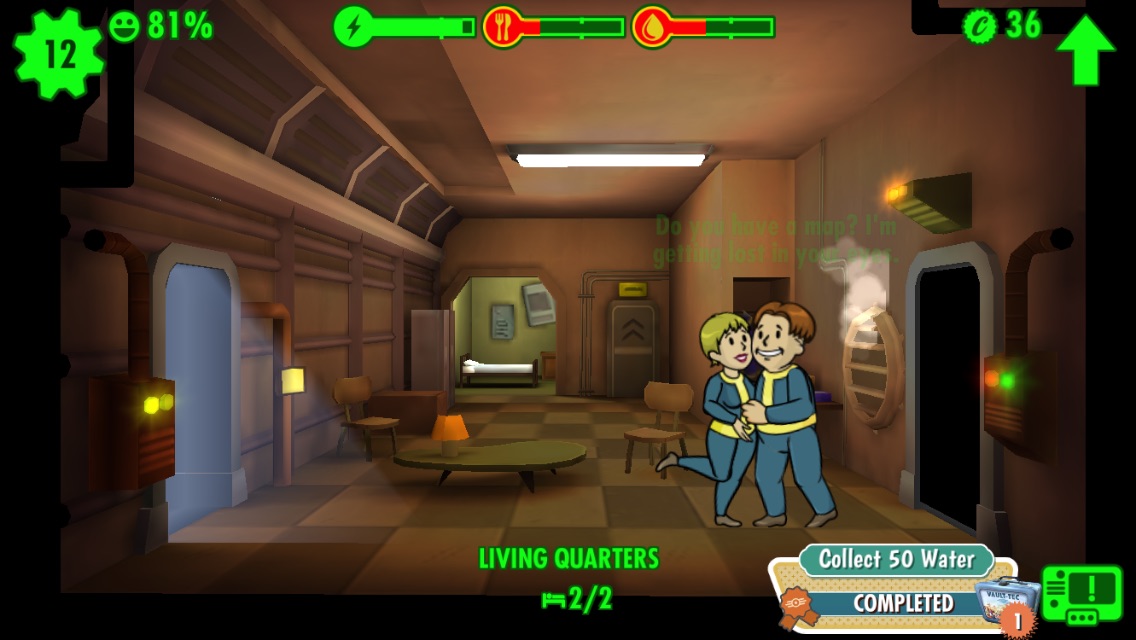Screen dimensions: 1136x640
Task: Tap the bottle caps counter
Action: [1004, 25]
